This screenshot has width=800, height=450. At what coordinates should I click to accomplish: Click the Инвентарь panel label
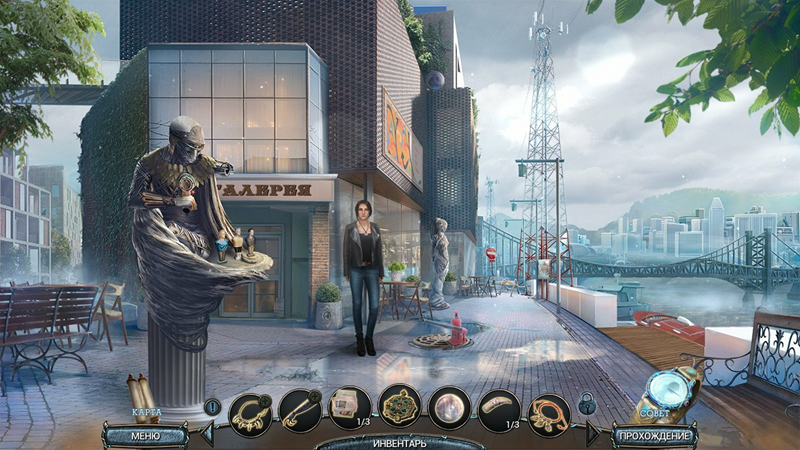(x=400, y=442)
